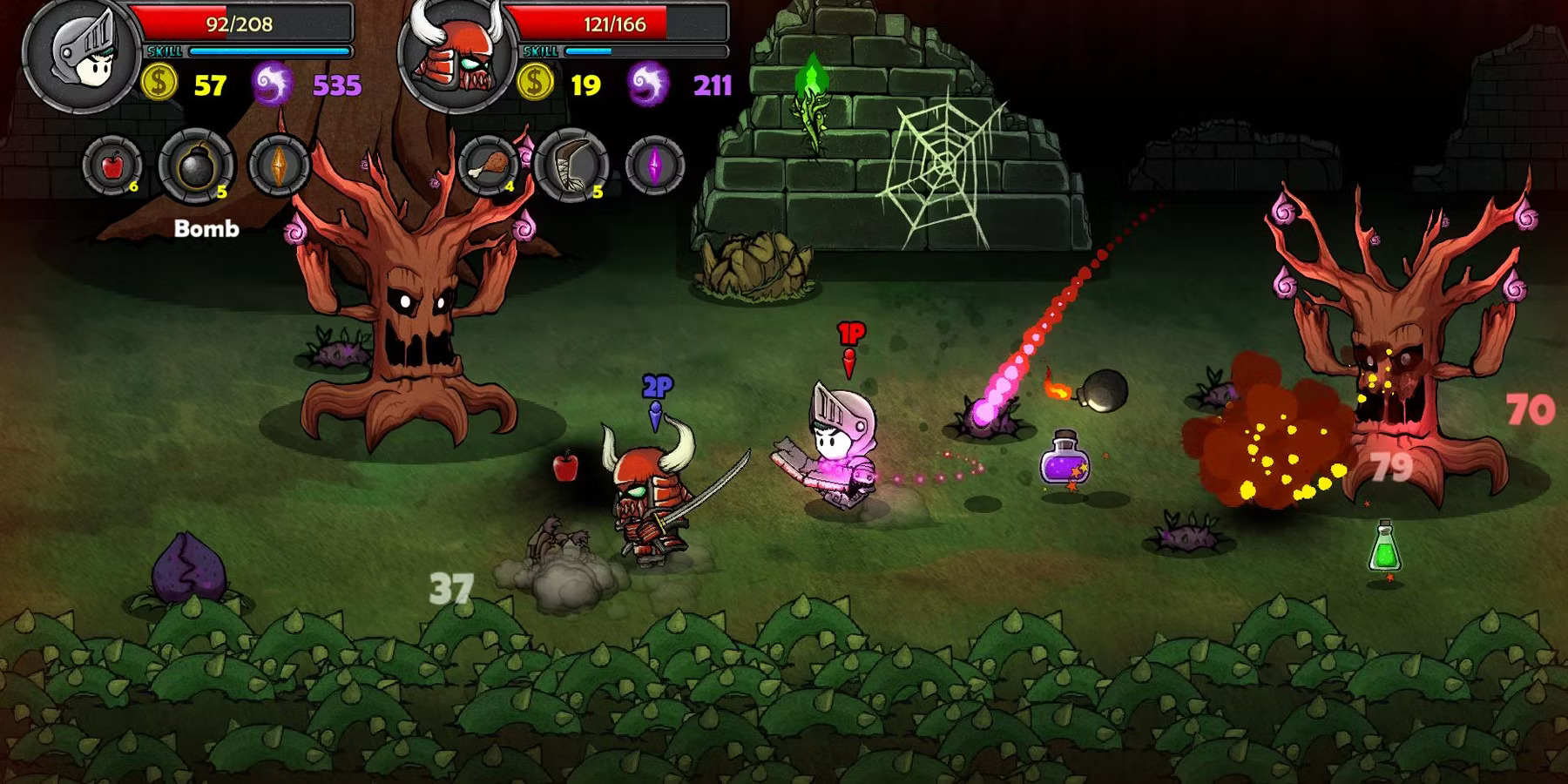1568x784 pixels.
Task: Choose the boomerang item slot
Action: pos(572,166)
